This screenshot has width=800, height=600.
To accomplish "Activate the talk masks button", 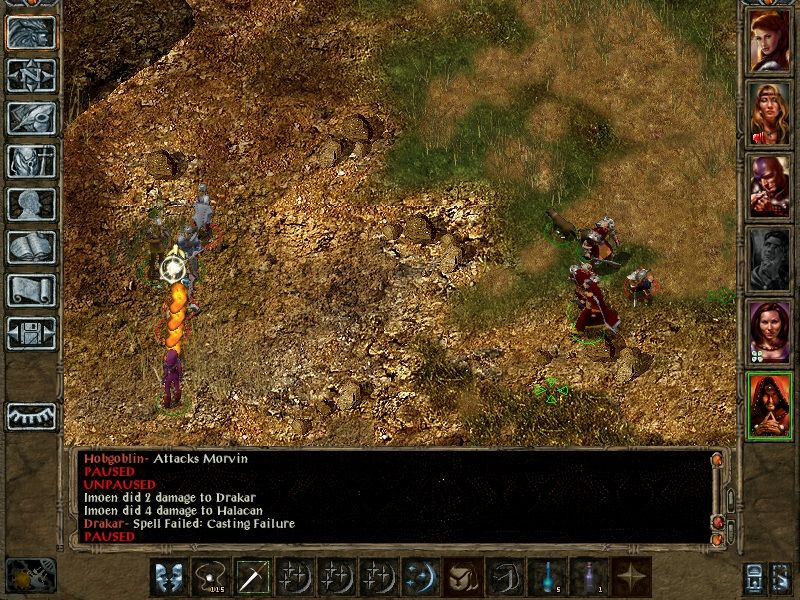I will (168, 578).
